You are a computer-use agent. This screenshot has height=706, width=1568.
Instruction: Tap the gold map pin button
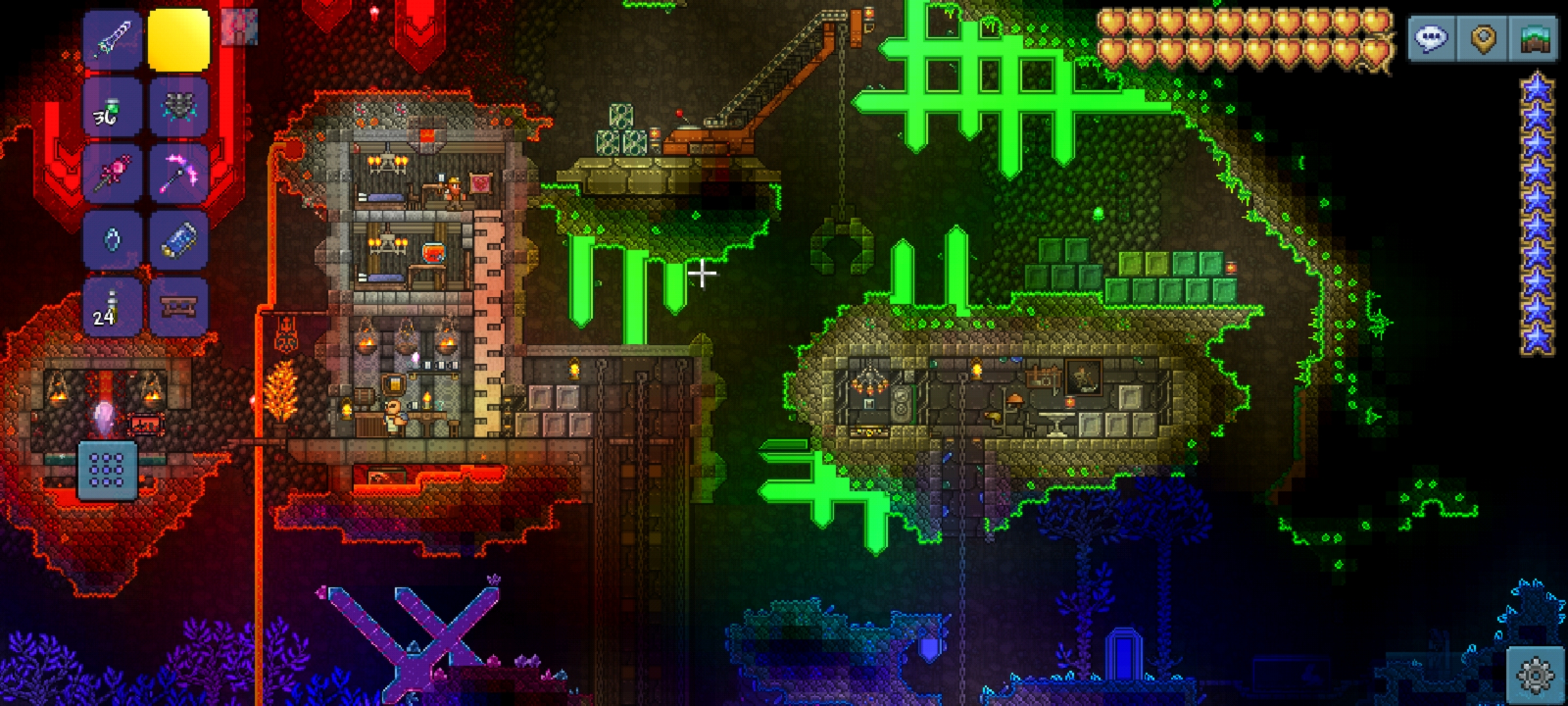pyautogui.click(x=1483, y=39)
